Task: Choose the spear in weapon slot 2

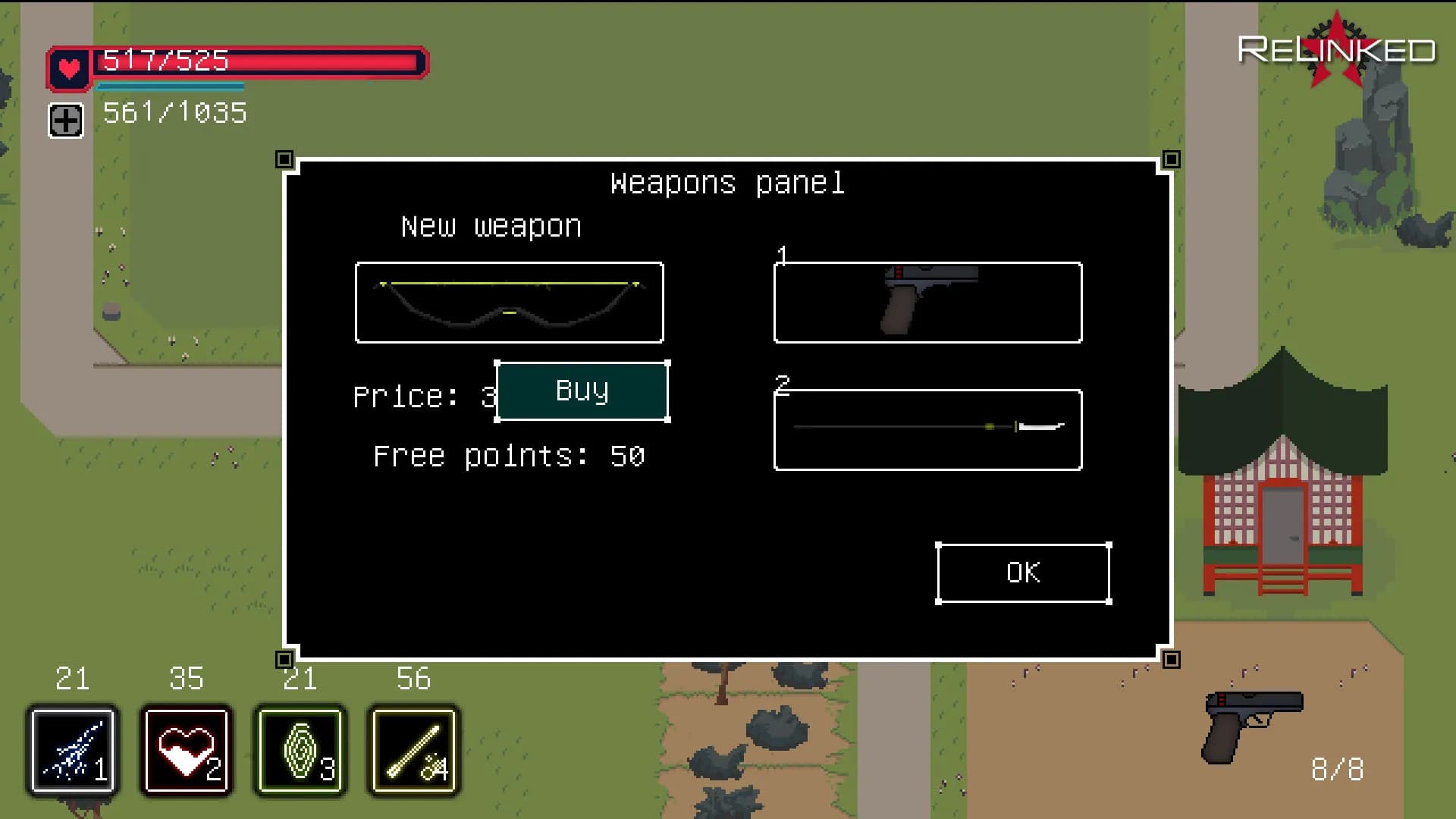Action: click(927, 430)
